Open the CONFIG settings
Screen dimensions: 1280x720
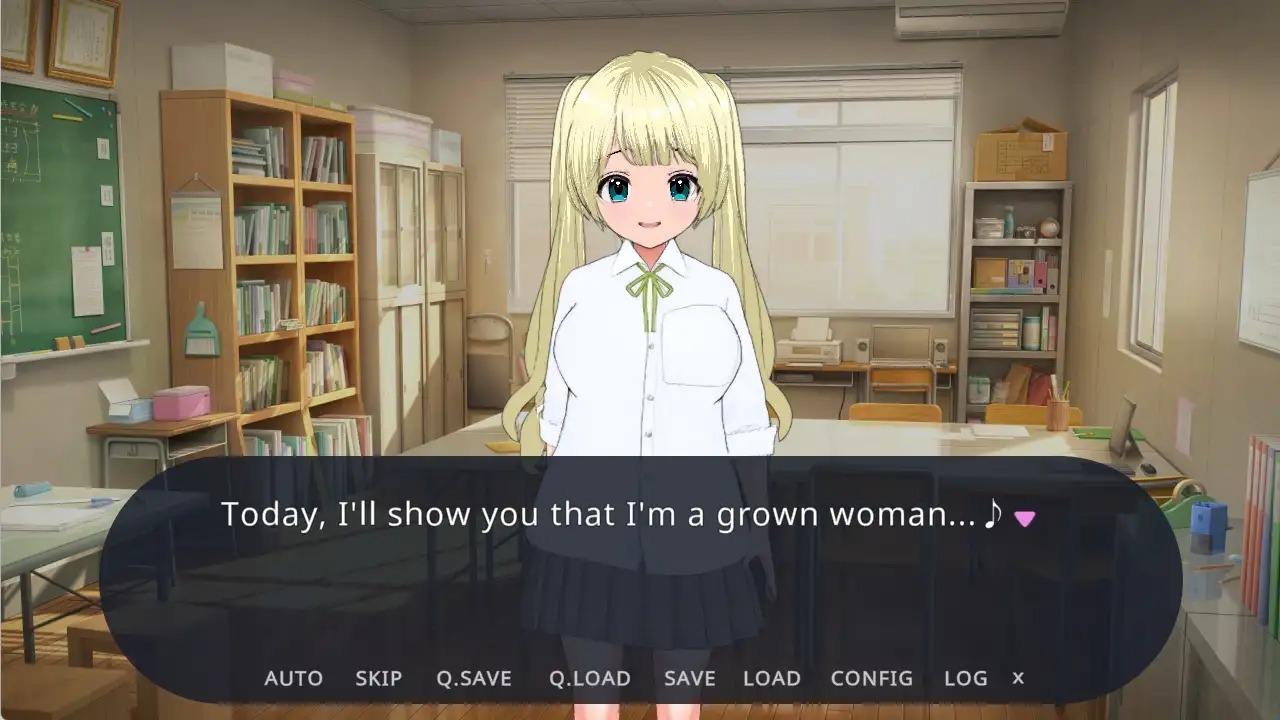(x=872, y=678)
